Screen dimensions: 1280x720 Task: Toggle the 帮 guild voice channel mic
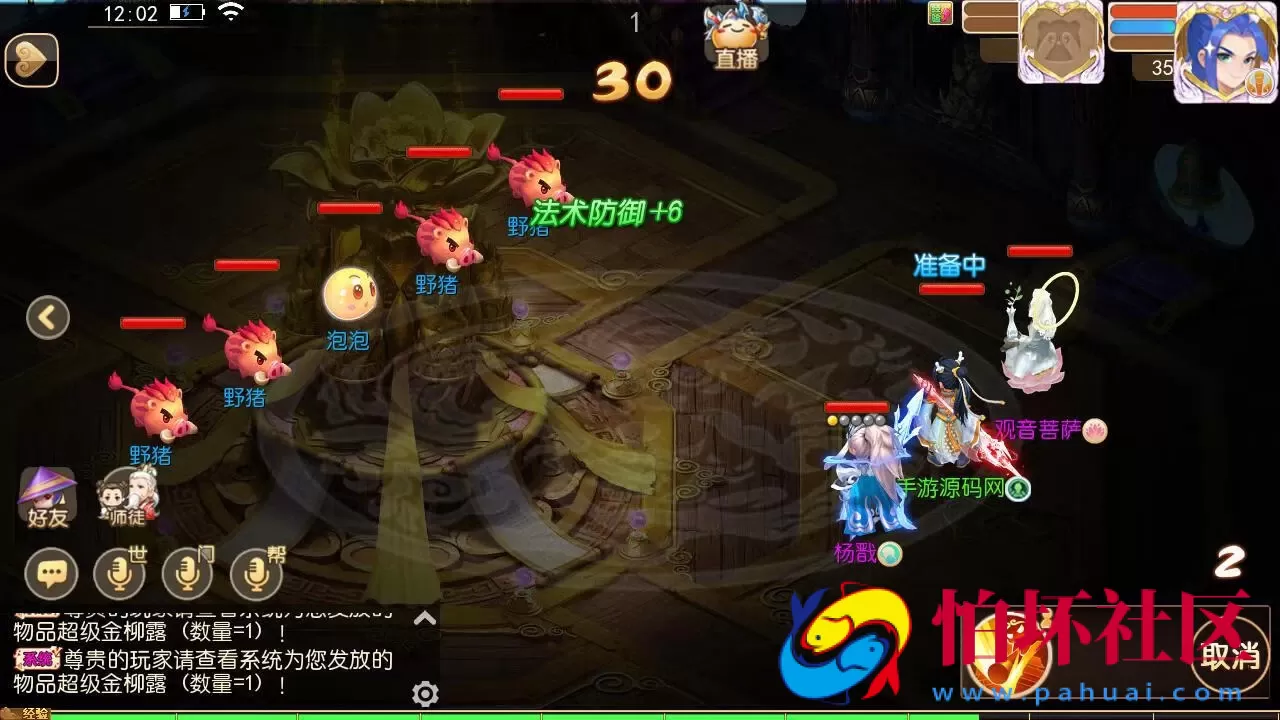(x=255, y=575)
